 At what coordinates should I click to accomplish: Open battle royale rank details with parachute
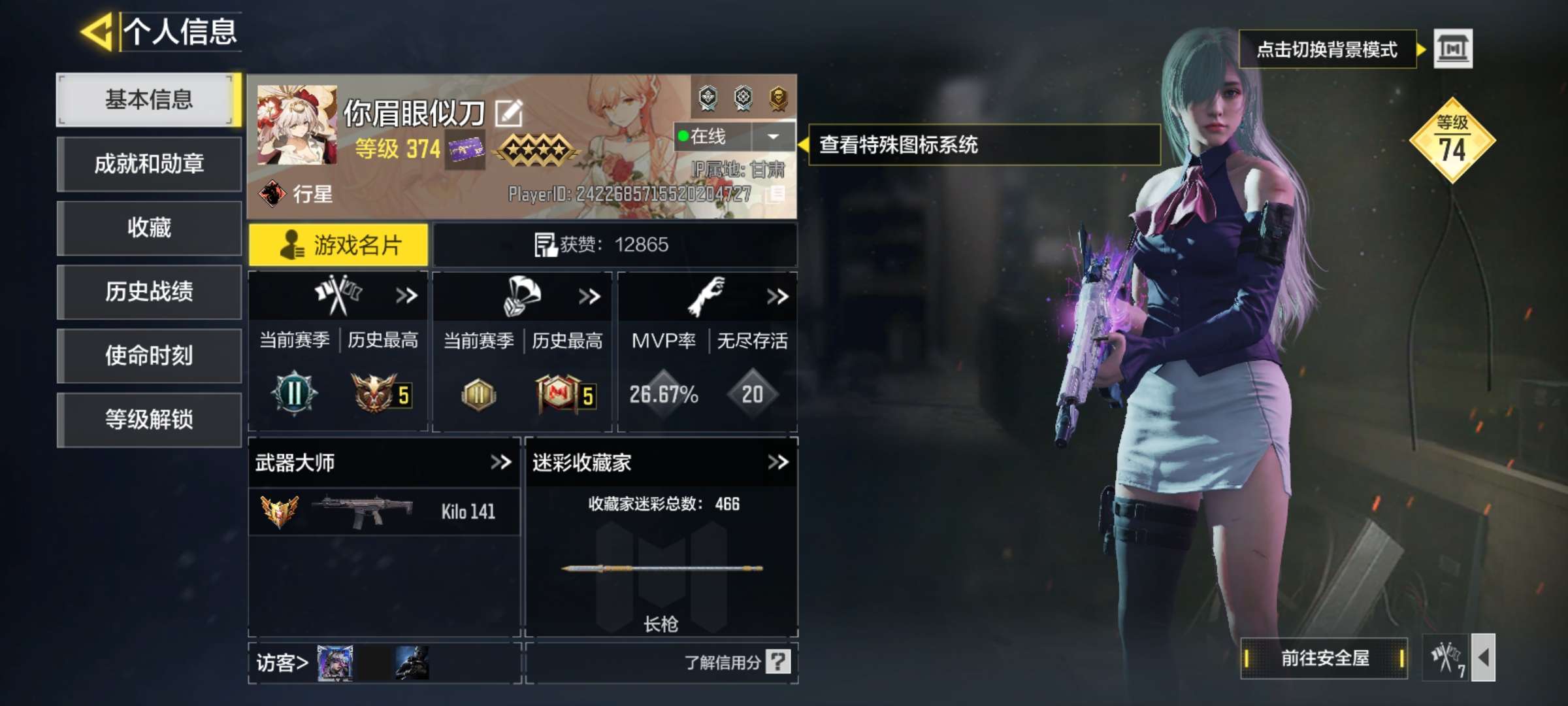coord(523,296)
